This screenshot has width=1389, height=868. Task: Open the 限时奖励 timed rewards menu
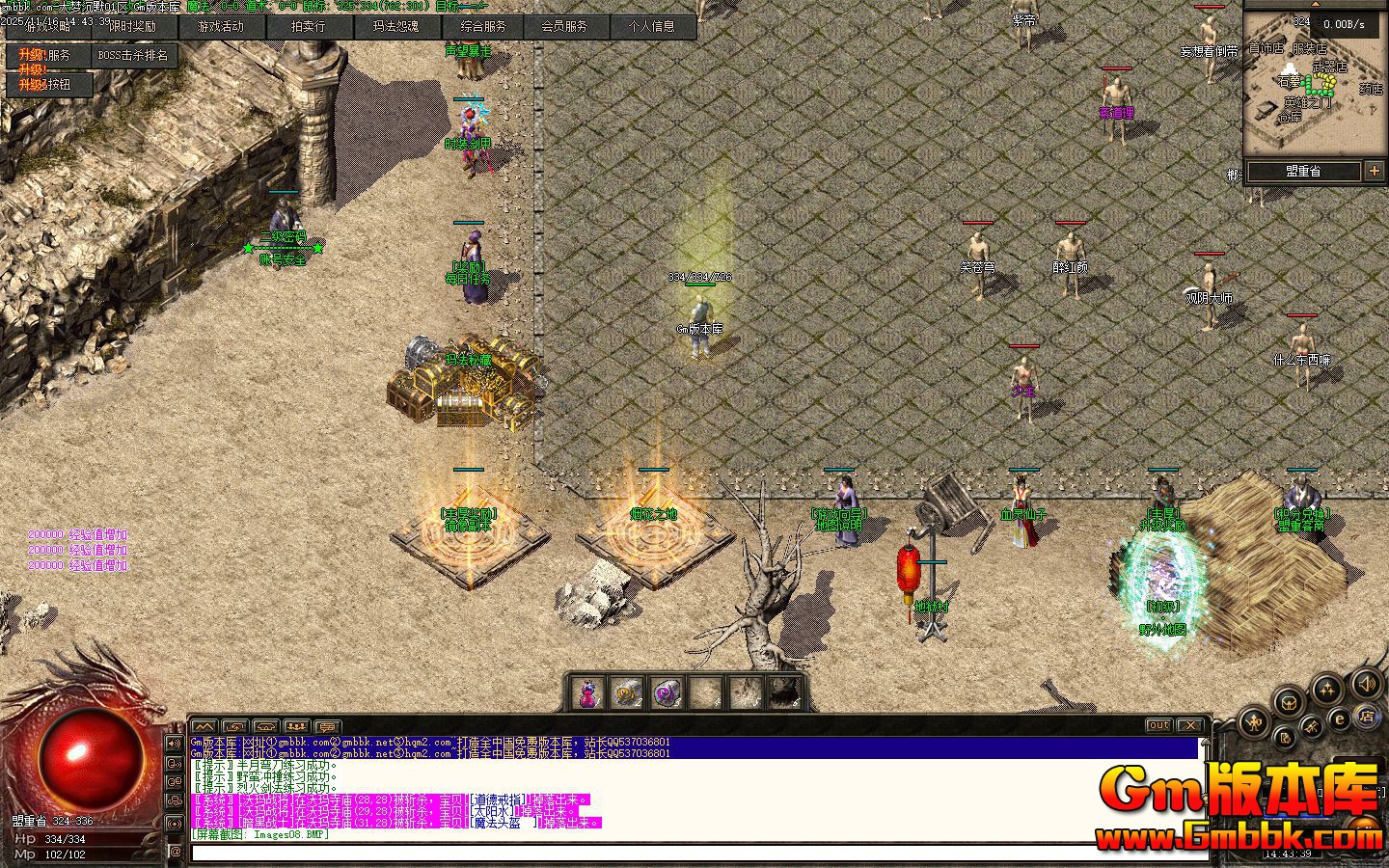(x=132, y=27)
